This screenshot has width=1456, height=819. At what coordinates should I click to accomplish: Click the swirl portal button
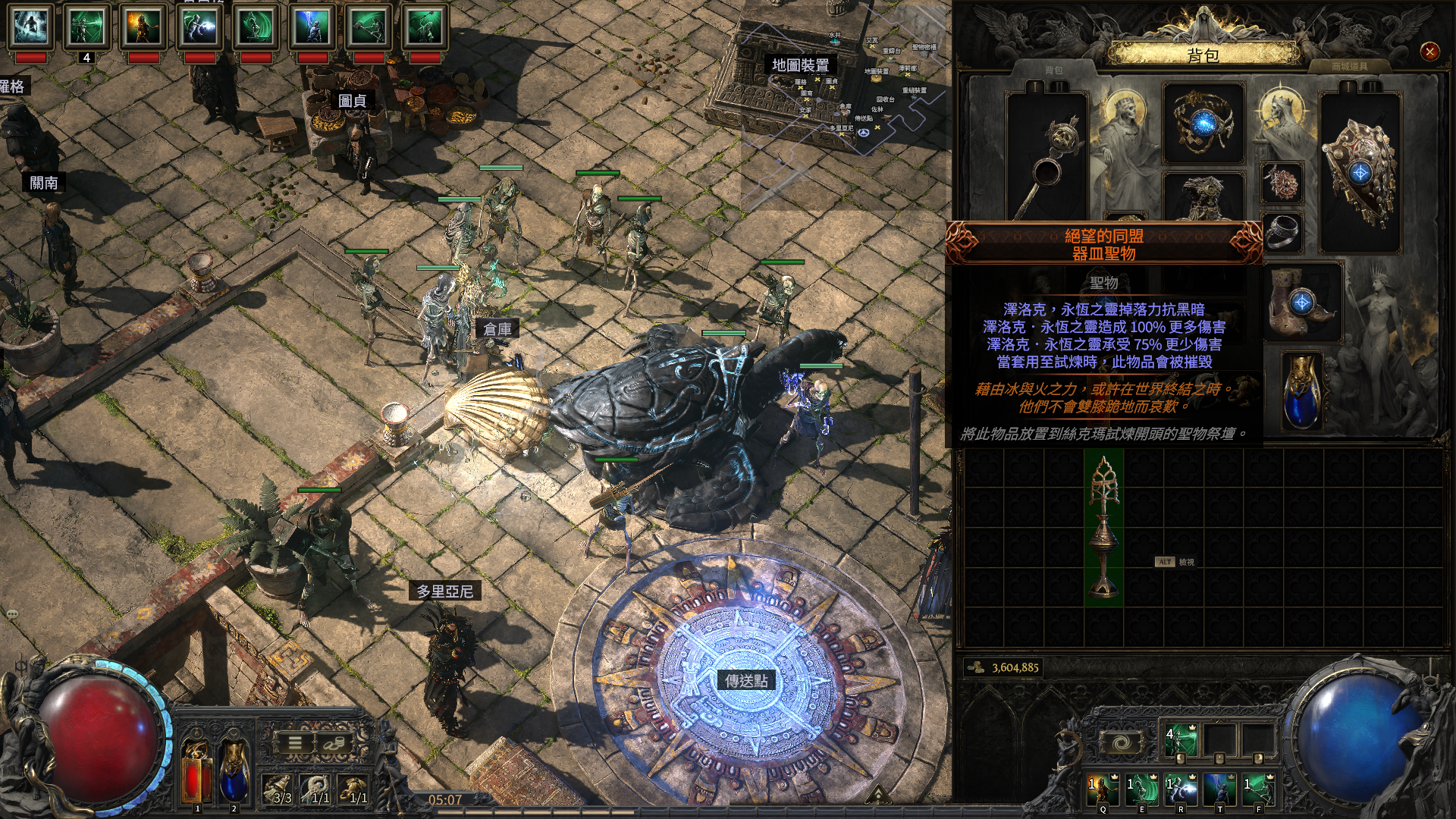pyautogui.click(x=1121, y=743)
